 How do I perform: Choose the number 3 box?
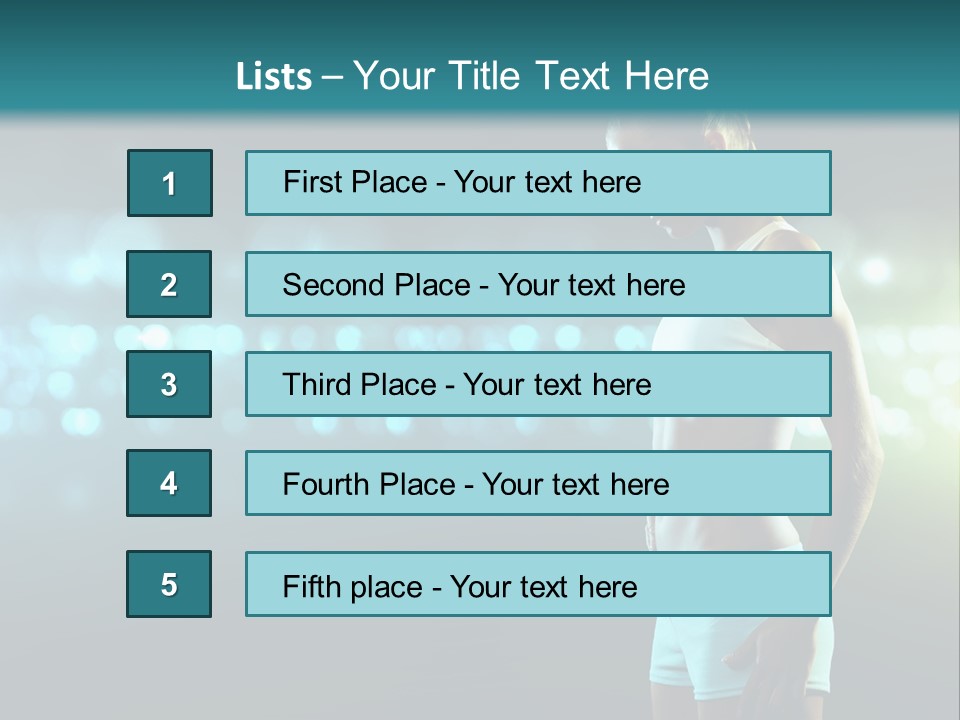(x=169, y=384)
